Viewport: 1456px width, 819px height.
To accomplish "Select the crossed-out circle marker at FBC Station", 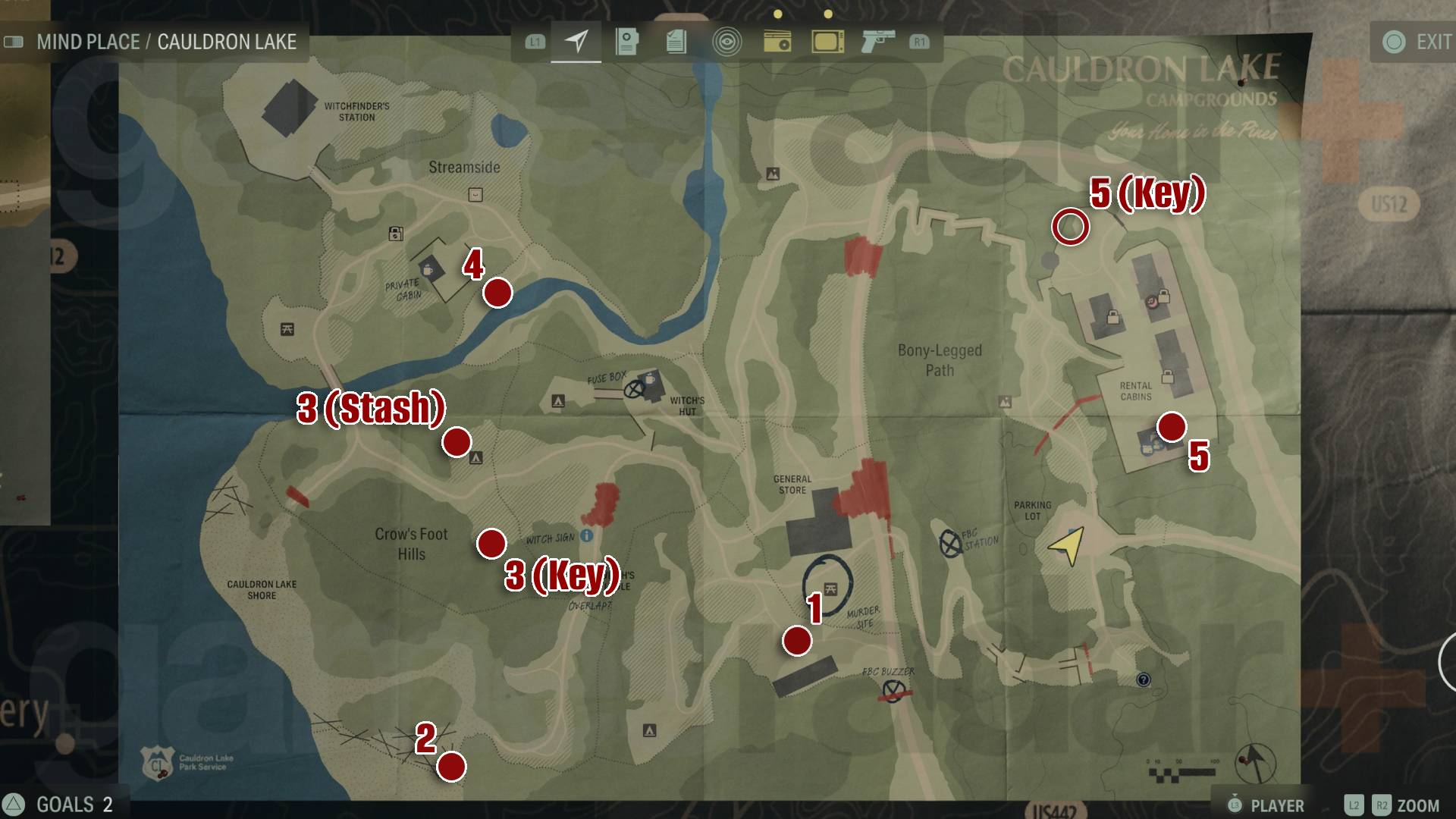I will click(x=950, y=543).
